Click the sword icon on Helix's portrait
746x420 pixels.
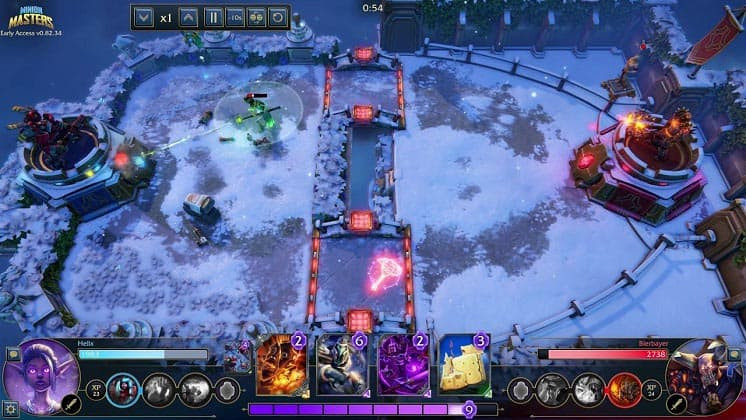[x=71, y=403]
